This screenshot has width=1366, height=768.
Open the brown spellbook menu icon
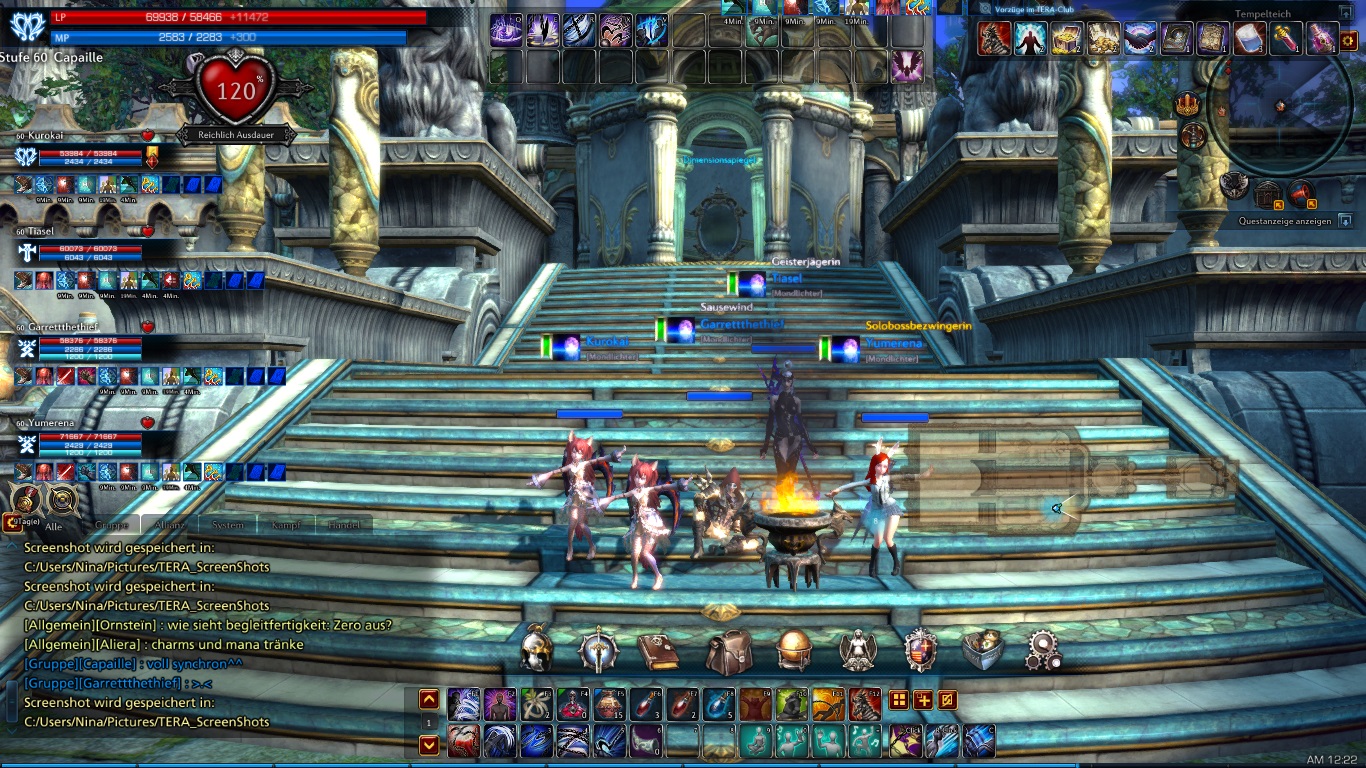coord(658,651)
